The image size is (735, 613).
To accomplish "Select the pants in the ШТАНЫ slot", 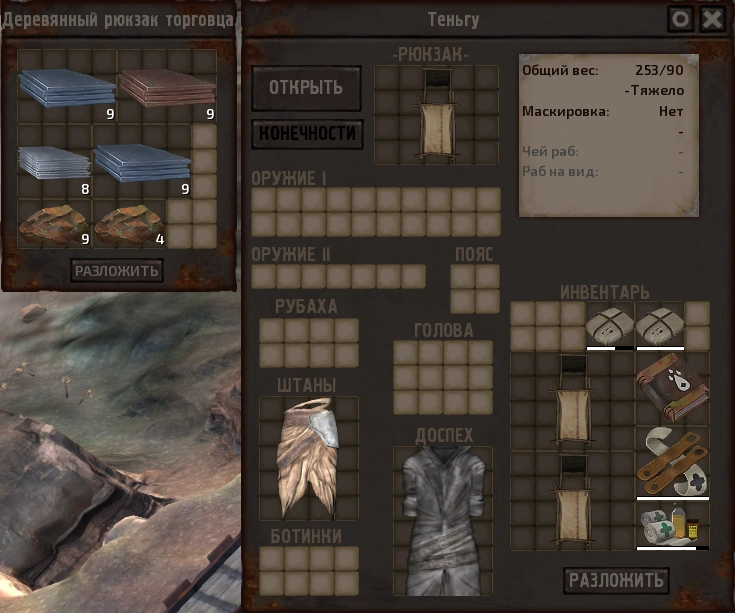I will (308, 454).
